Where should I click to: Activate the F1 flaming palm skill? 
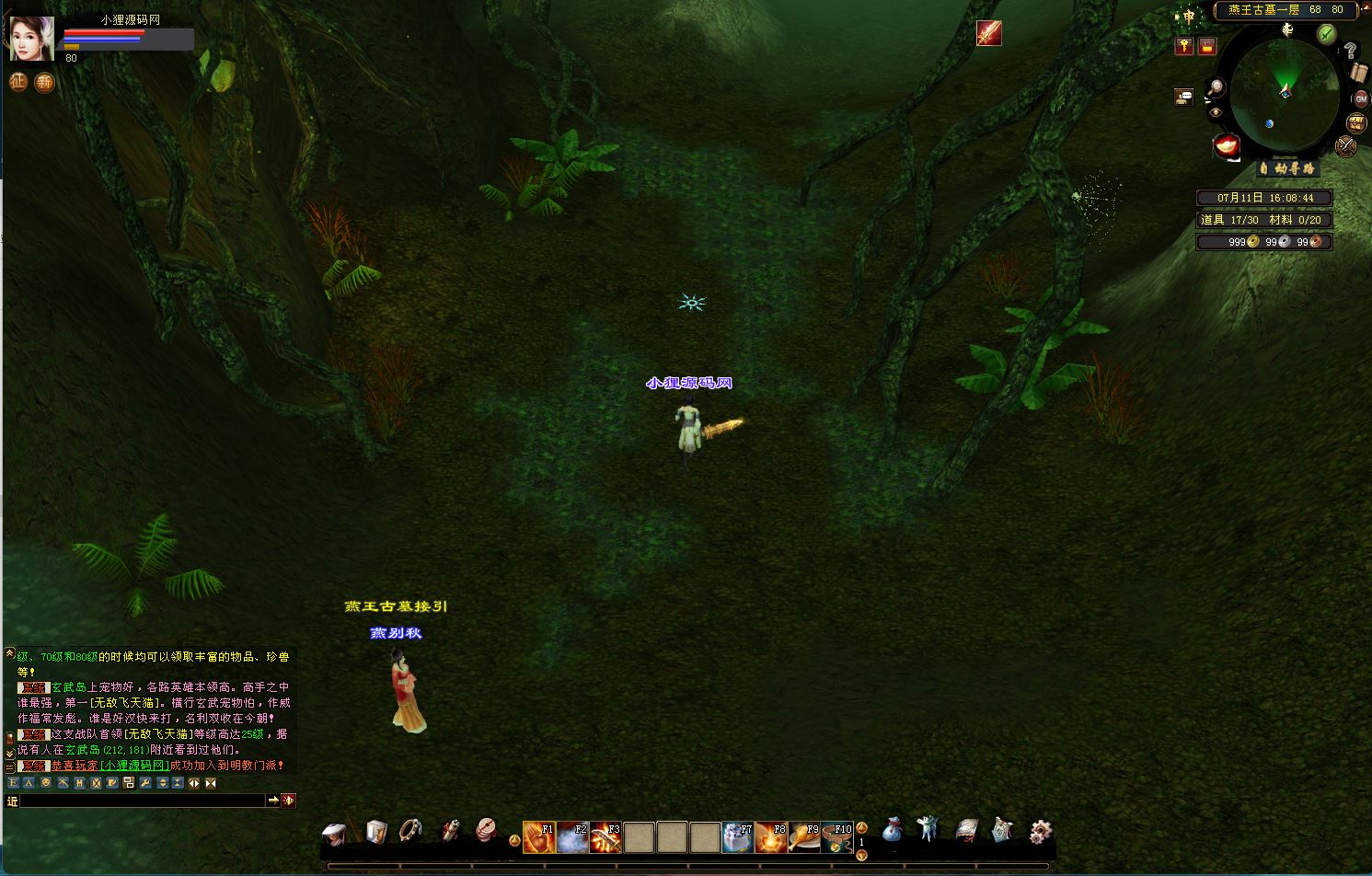coord(538,836)
